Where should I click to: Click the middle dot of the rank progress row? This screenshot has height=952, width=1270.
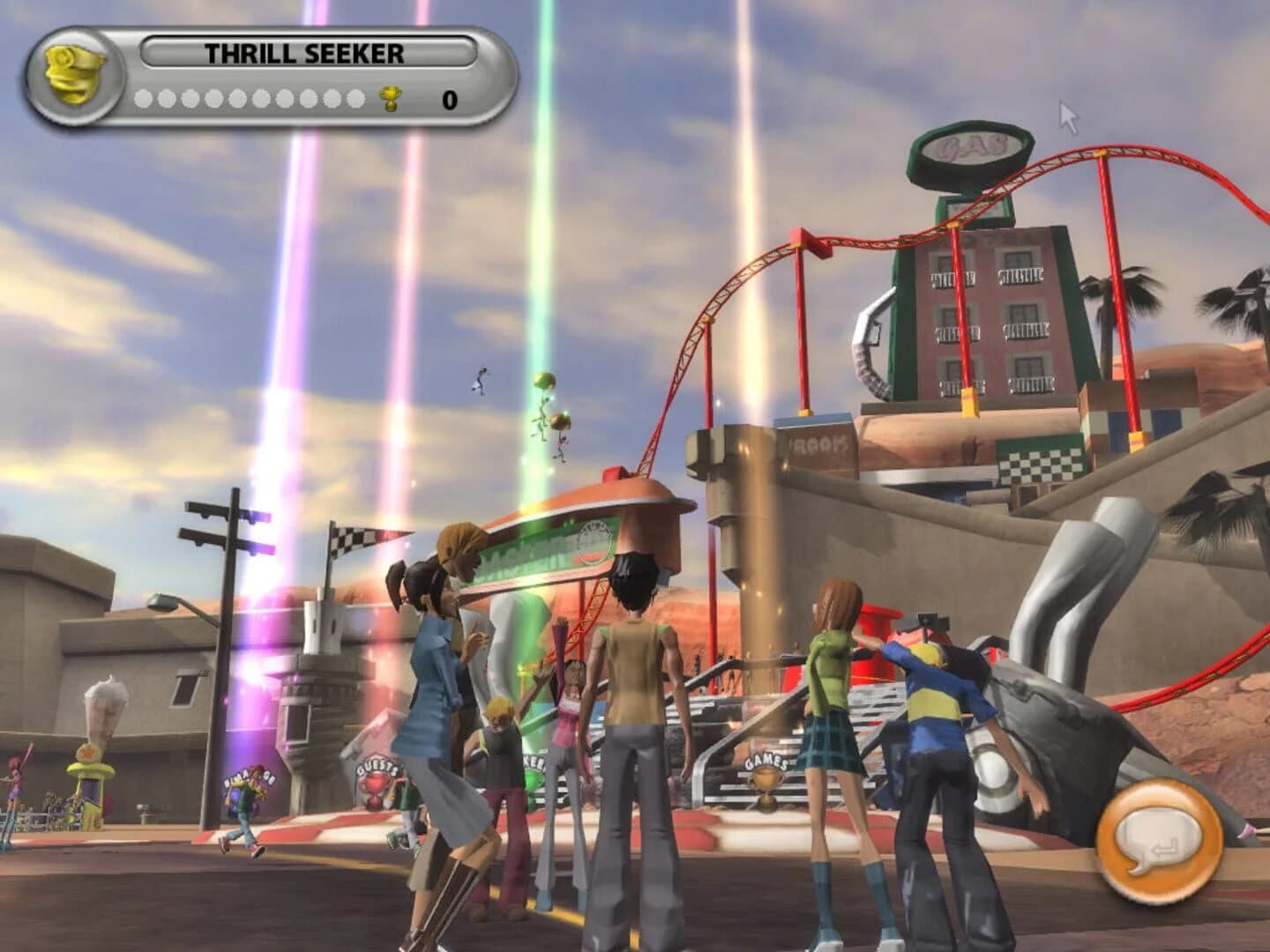tap(250, 97)
